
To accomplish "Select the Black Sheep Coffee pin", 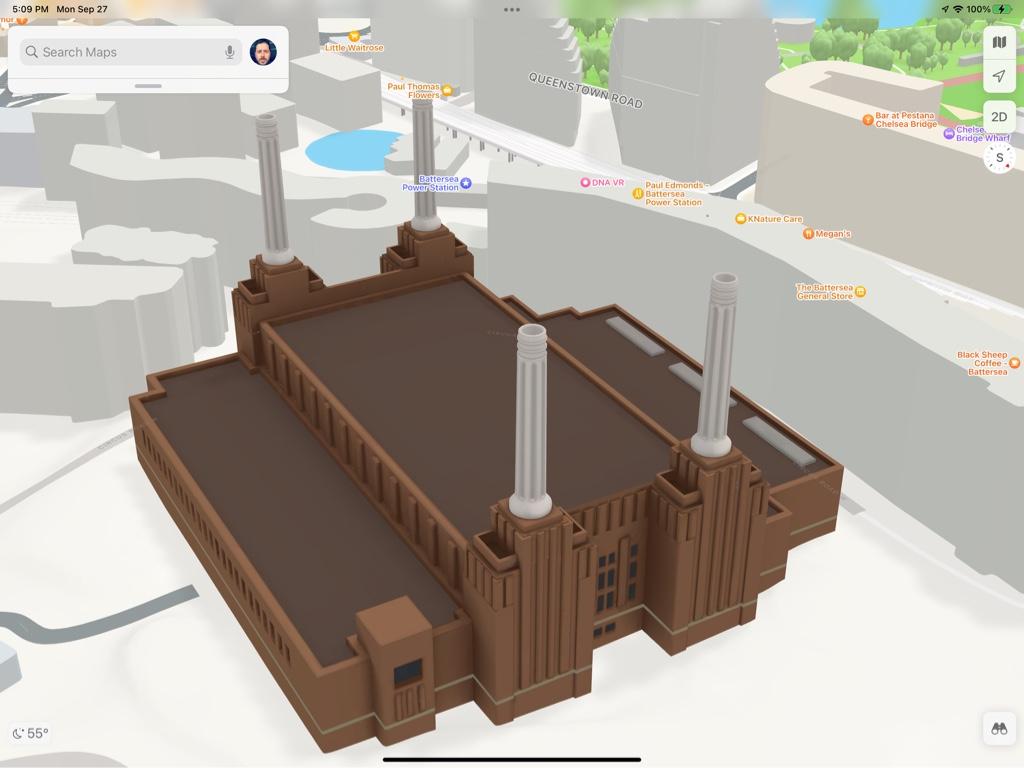I will click(1014, 363).
